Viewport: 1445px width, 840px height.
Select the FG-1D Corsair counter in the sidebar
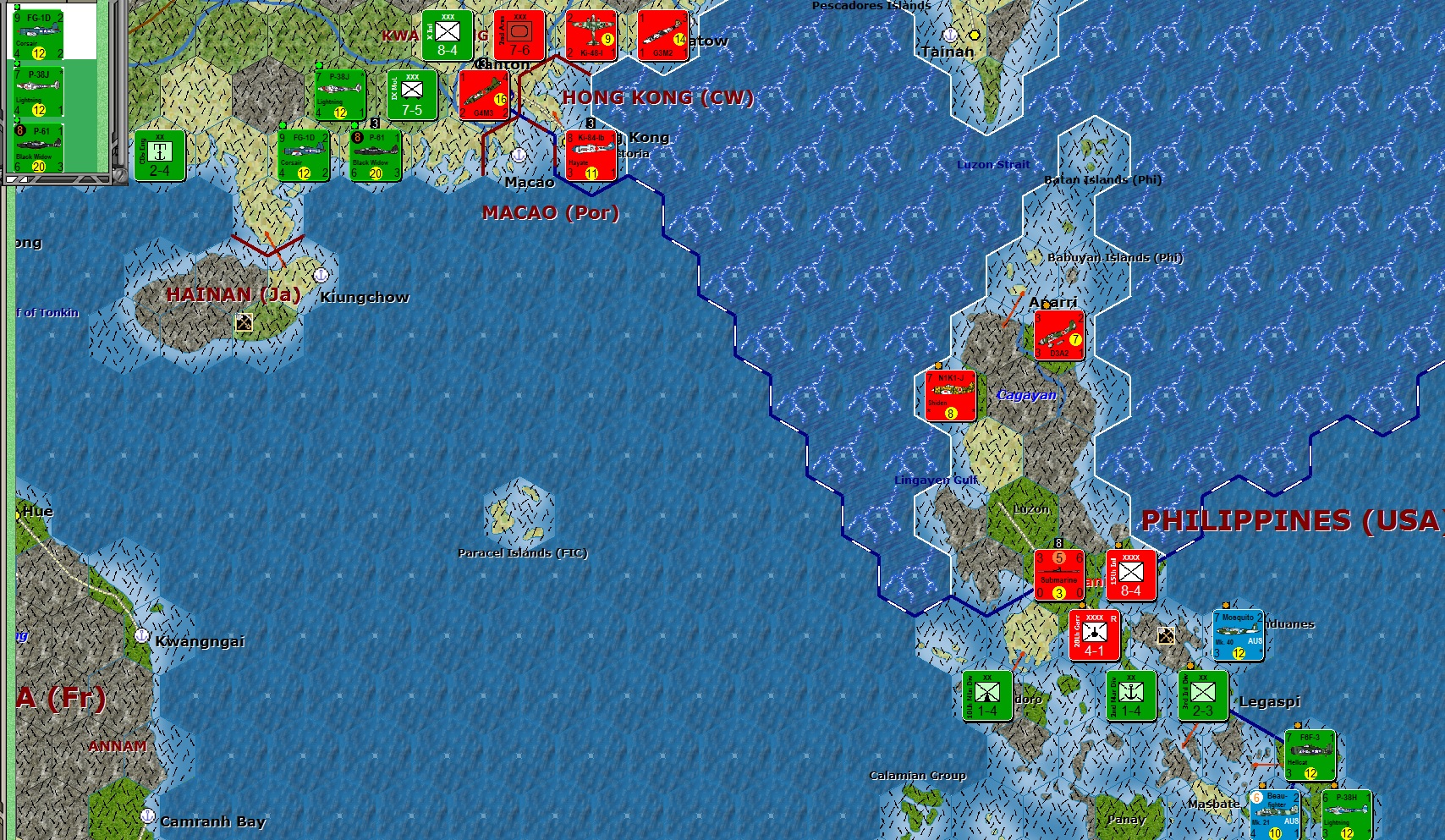click(x=36, y=34)
